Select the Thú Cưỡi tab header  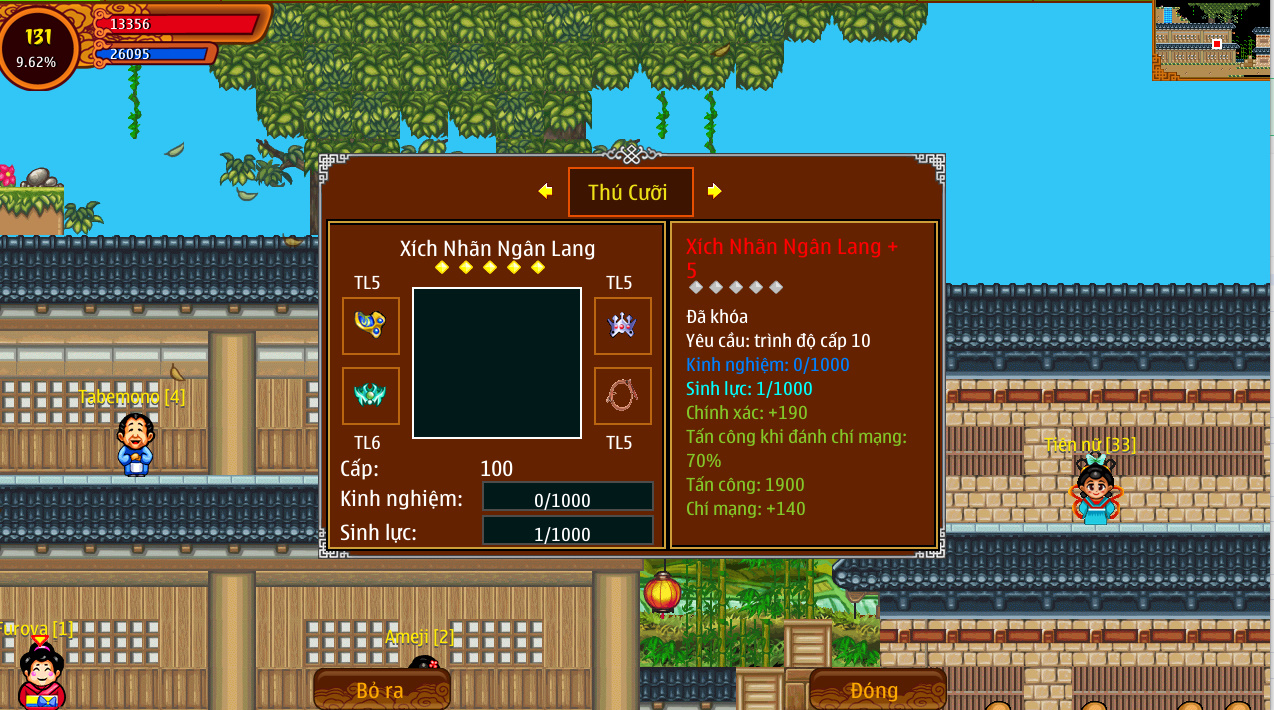pyautogui.click(x=630, y=192)
